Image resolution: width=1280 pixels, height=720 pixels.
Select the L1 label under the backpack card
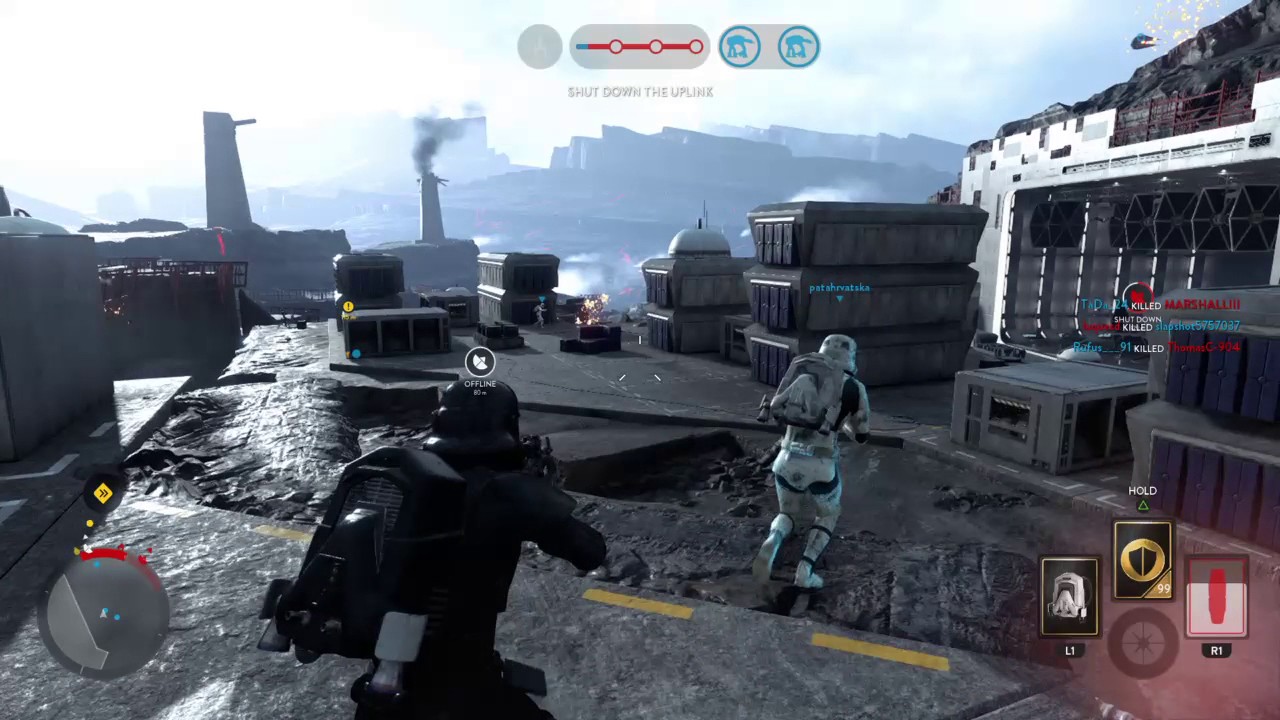pyautogui.click(x=1070, y=650)
